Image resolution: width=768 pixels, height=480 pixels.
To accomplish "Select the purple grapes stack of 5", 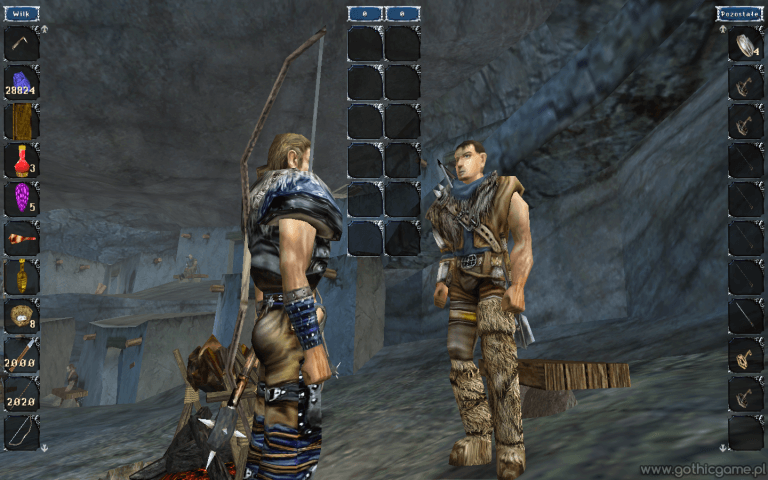I will coord(21,199).
